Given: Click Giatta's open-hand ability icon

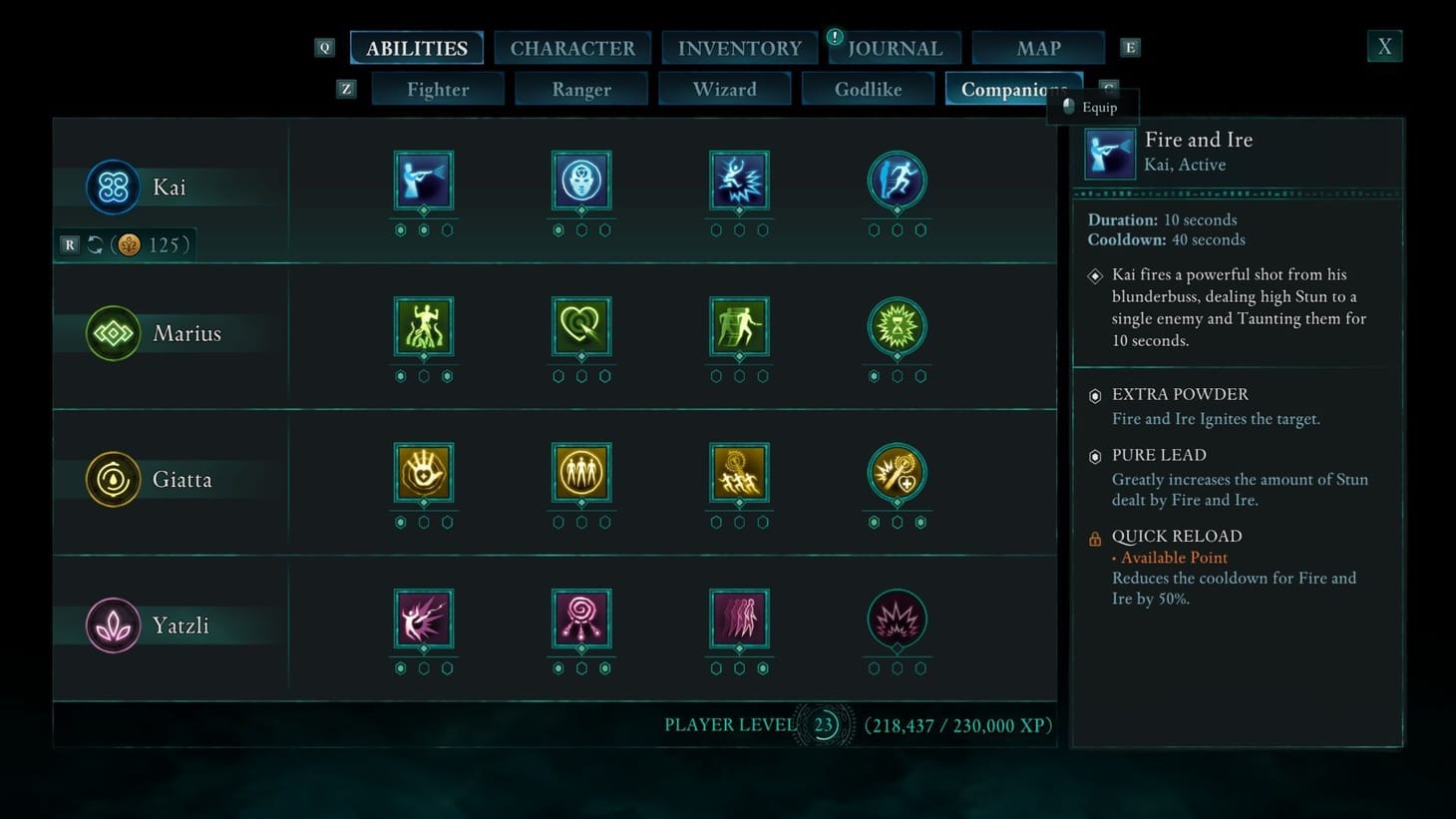Looking at the screenshot, I should pos(423,472).
